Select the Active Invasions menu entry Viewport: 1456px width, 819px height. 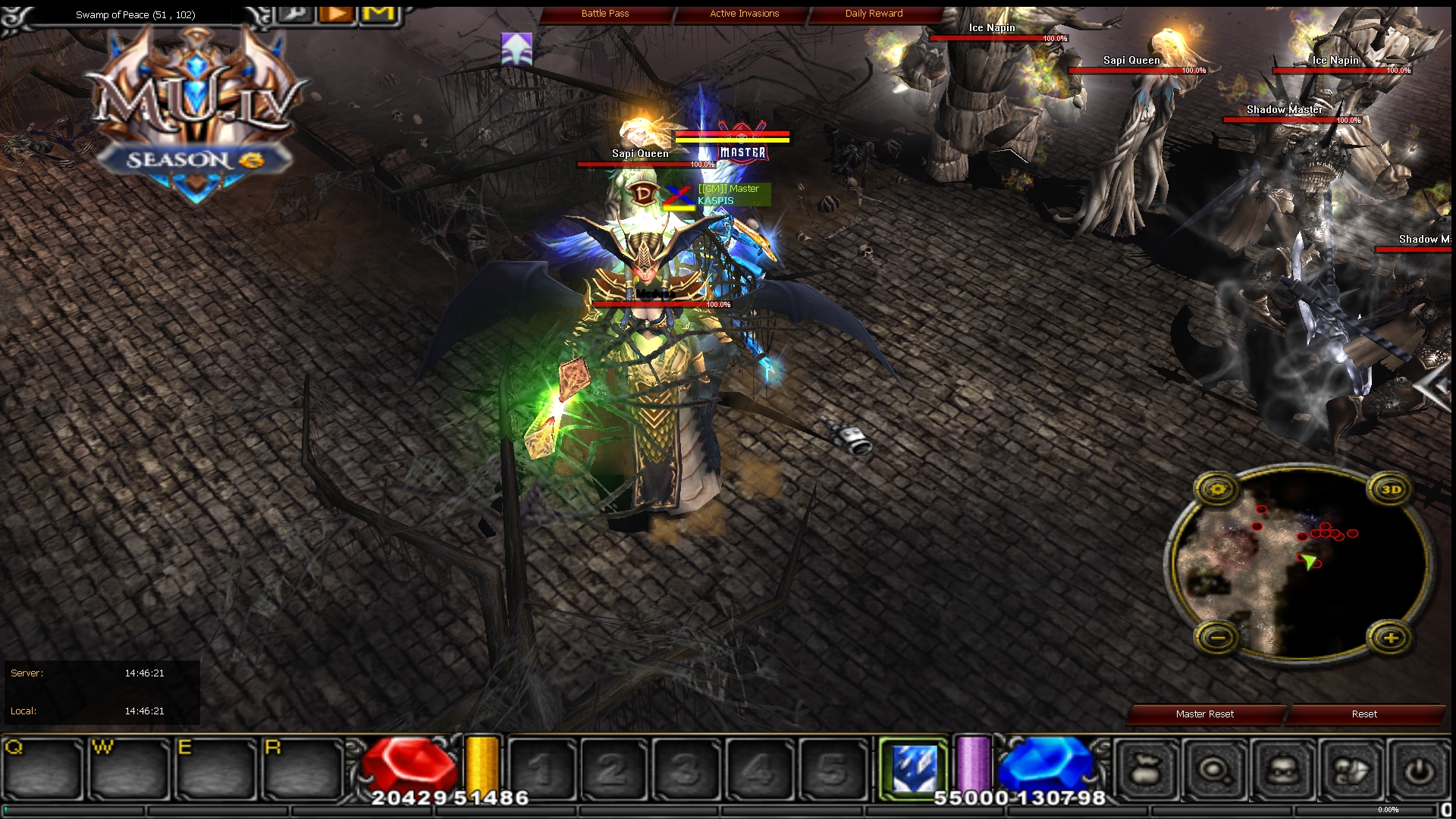pos(743,13)
